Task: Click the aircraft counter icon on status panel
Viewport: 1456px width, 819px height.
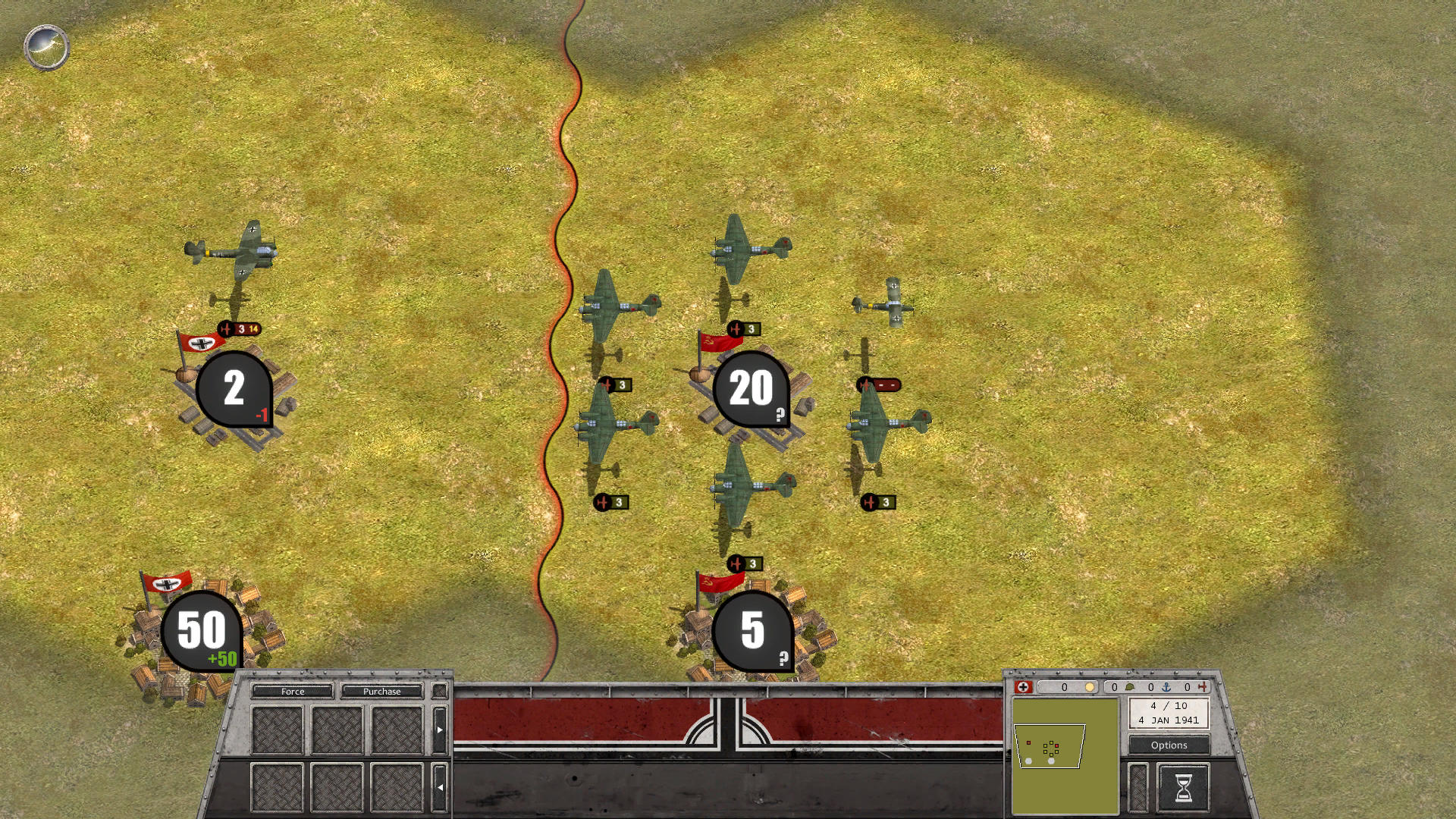Action: [1205, 688]
